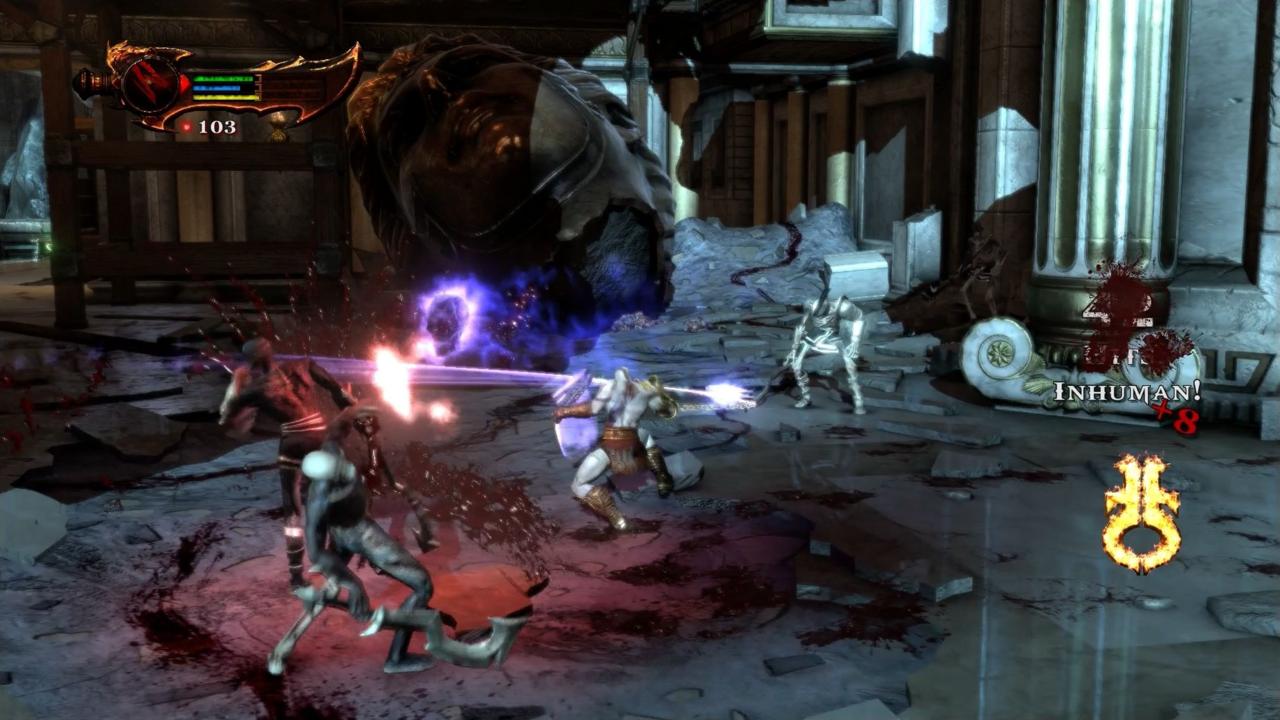The image size is (1280, 720).
Task: Select the flaming Rage of Sparta omega icon
Action: click(x=1145, y=505)
